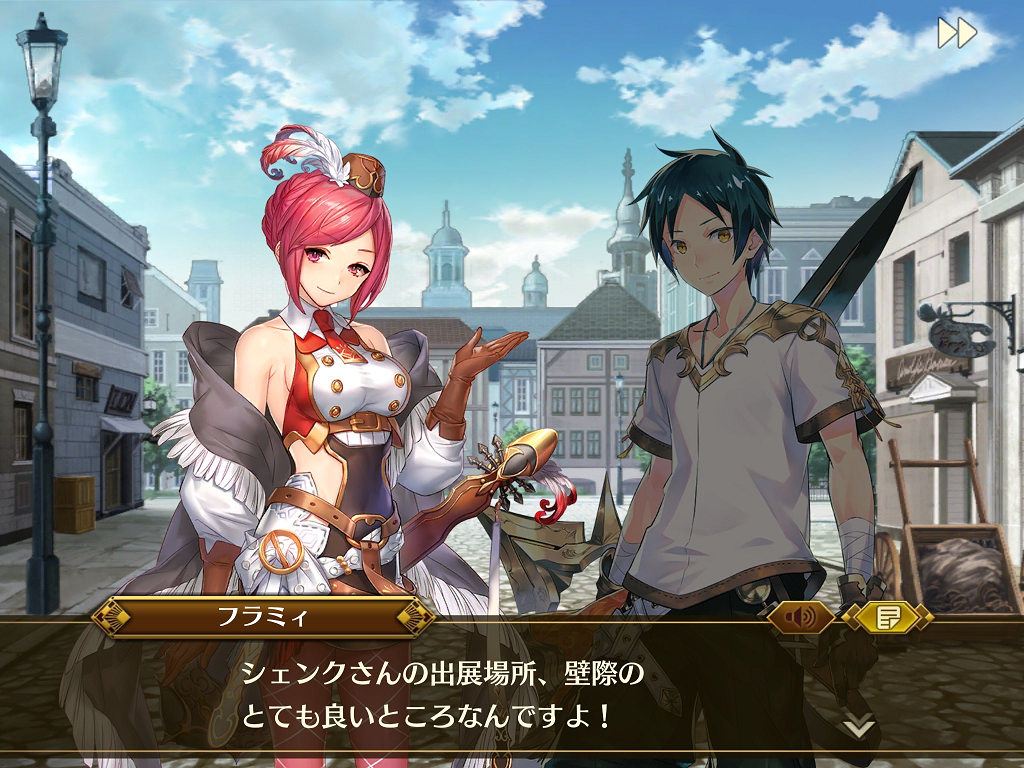Advance dialogue with the down arrow
This screenshot has width=1024, height=768.
pyautogui.click(x=858, y=725)
